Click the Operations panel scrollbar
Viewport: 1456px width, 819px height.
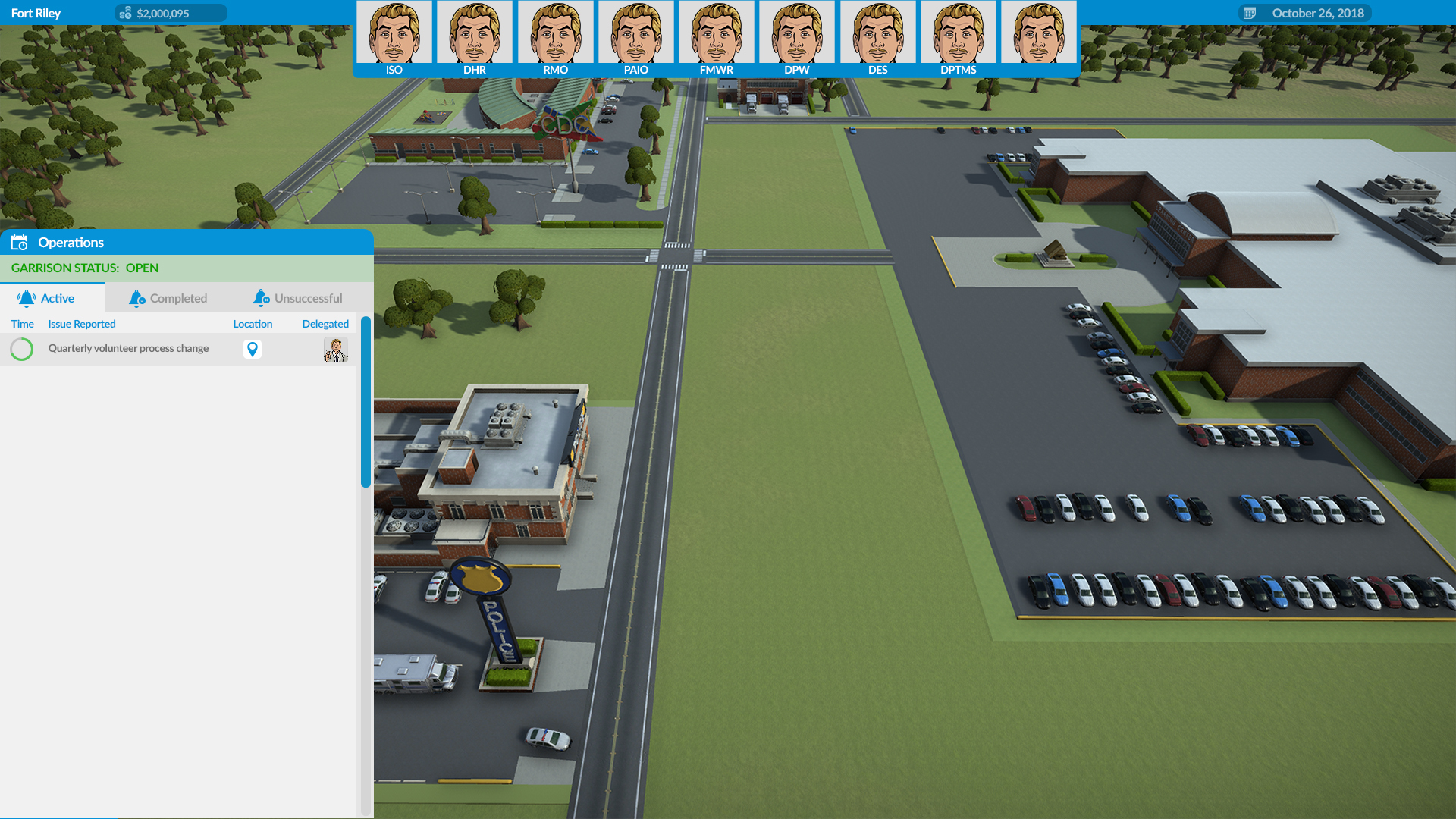366,402
